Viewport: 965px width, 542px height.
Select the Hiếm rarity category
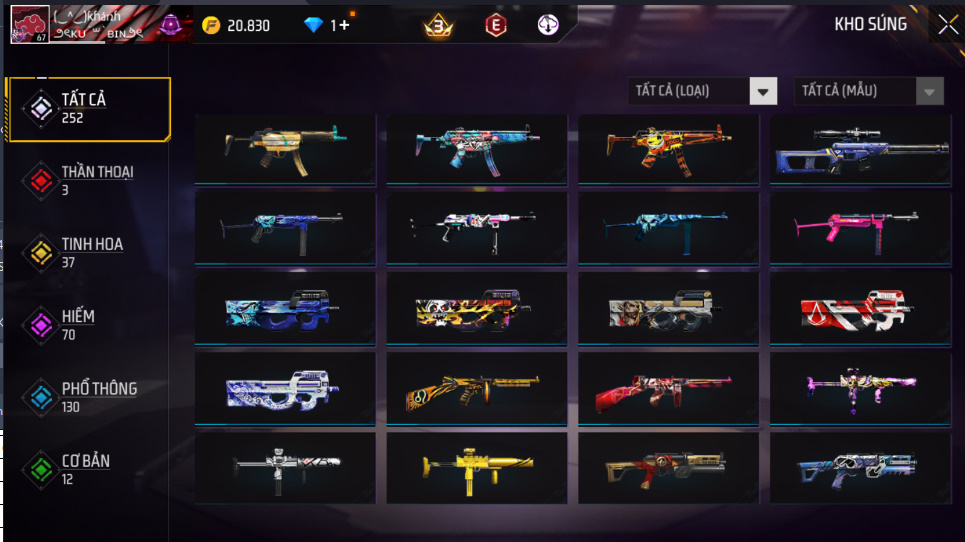point(88,324)
